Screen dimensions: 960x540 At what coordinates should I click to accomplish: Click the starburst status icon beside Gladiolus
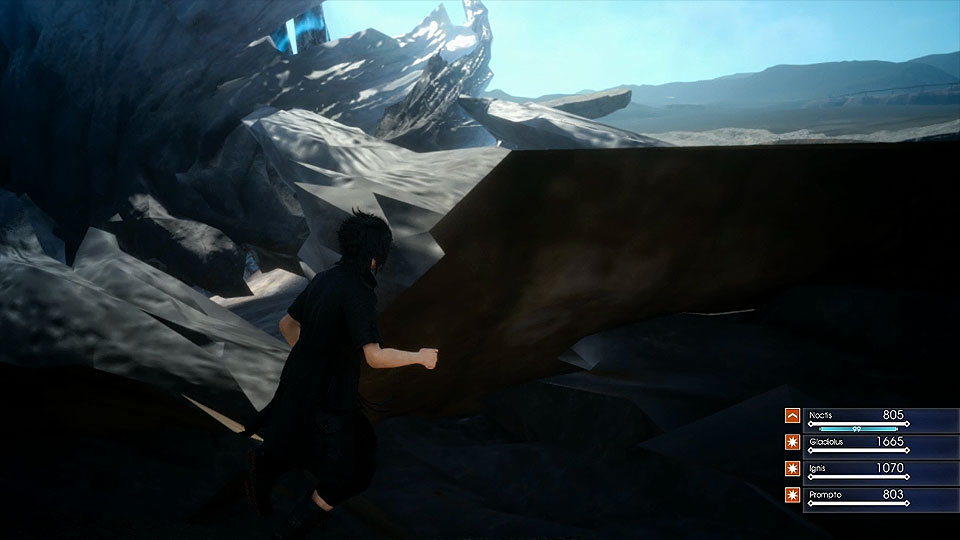point(792,442)
